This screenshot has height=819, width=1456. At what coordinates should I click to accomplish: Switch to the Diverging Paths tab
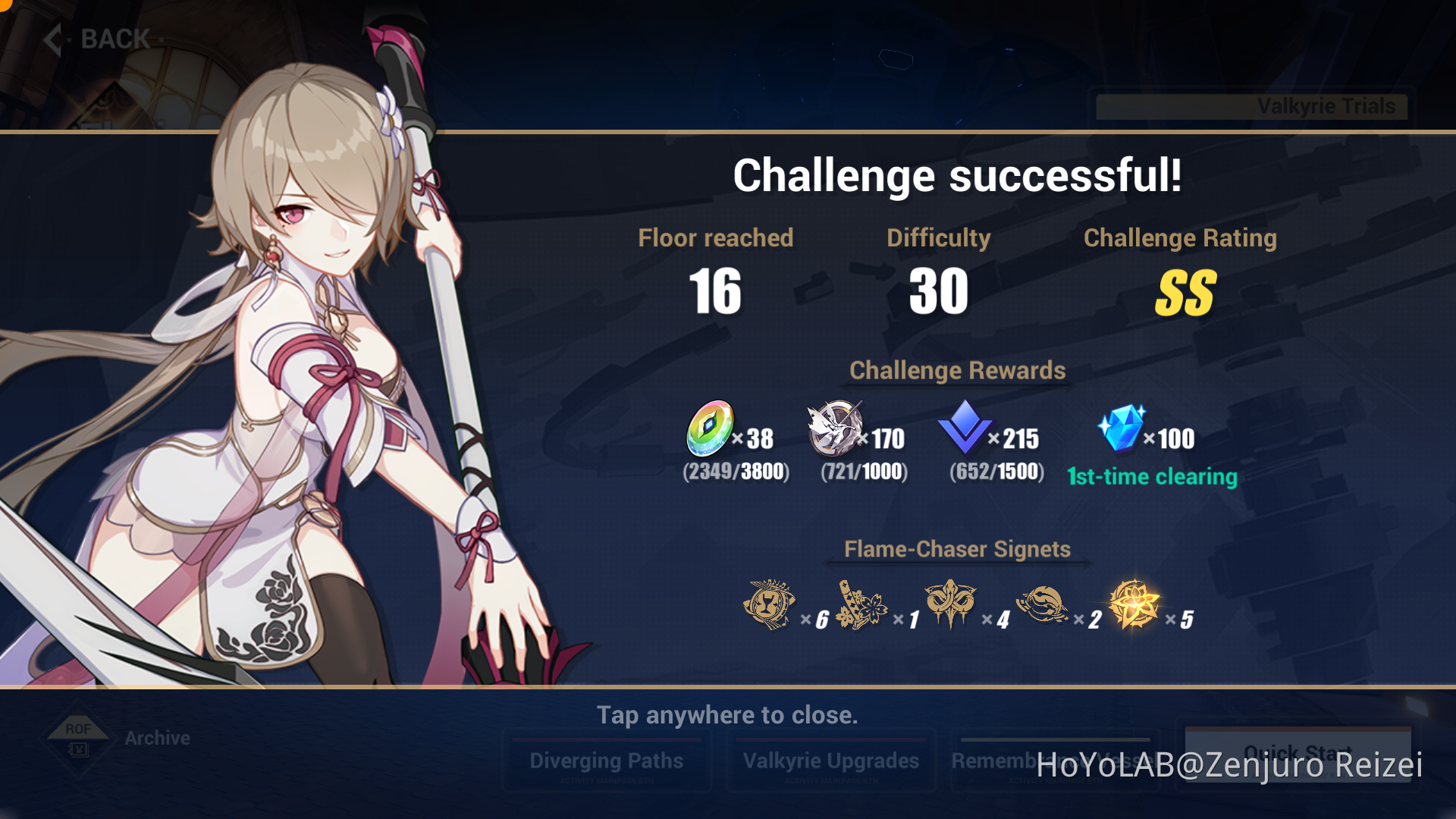607,760
